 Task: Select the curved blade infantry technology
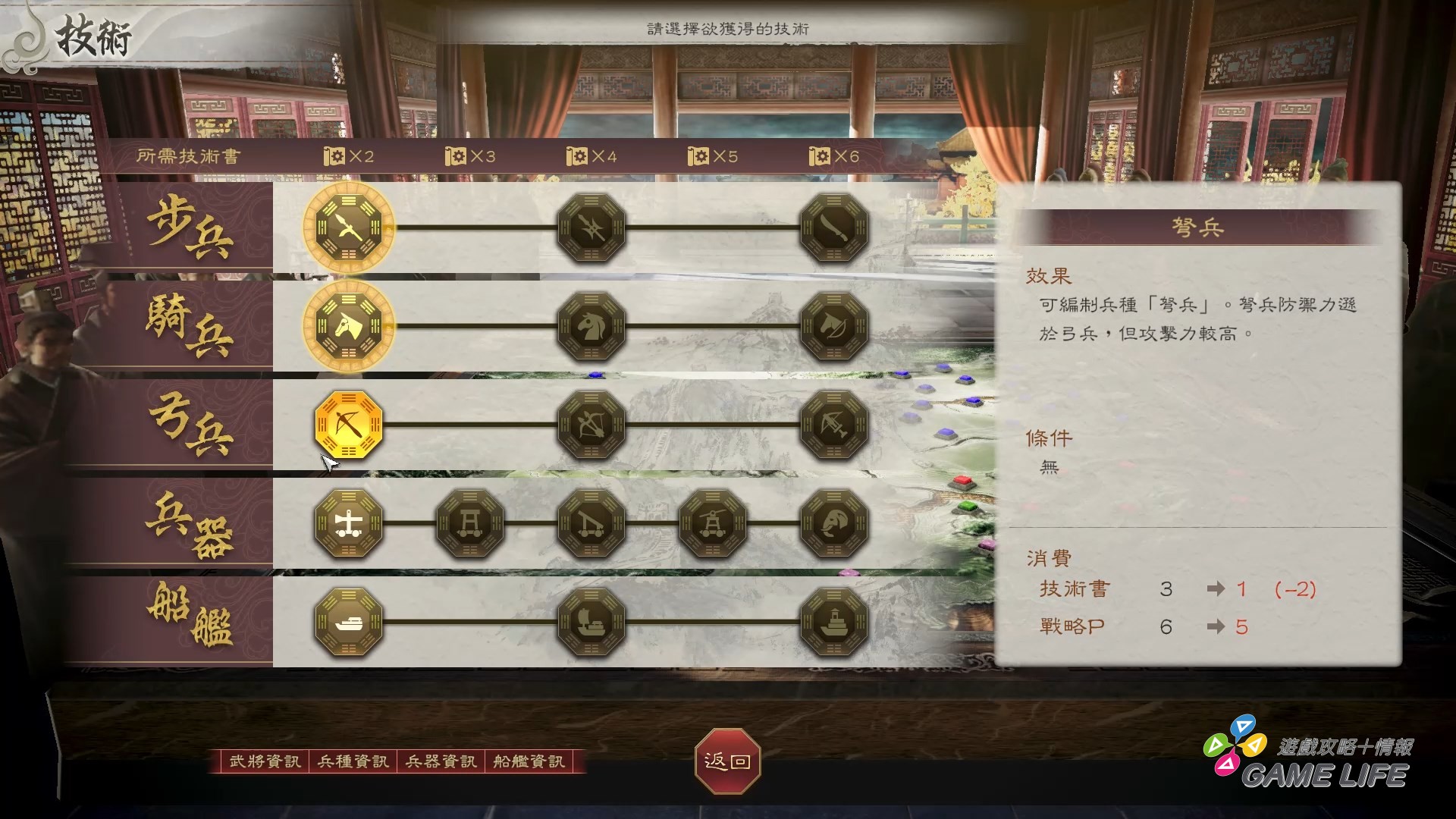(834, 227)
